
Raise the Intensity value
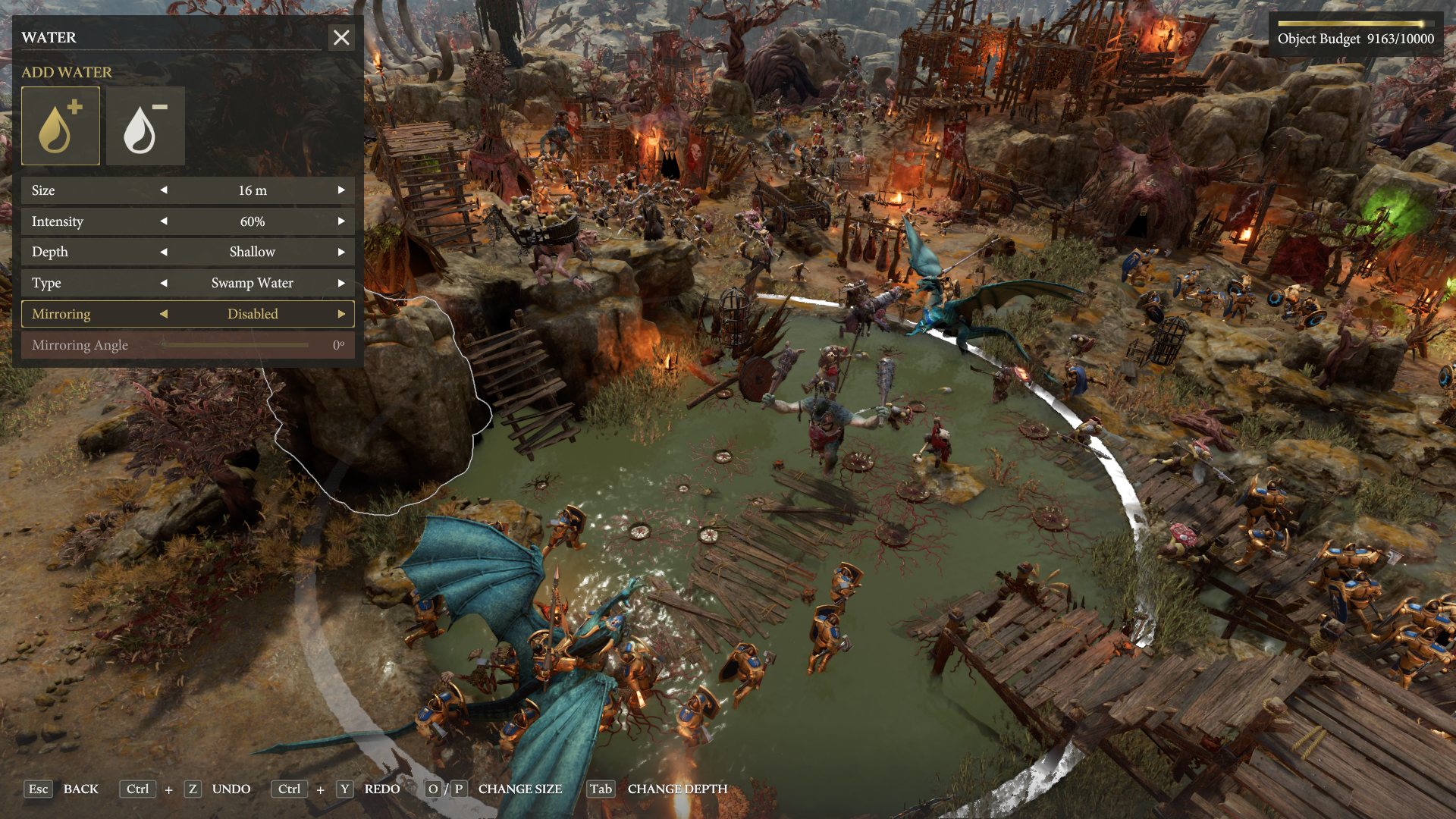tap(341, 221)
